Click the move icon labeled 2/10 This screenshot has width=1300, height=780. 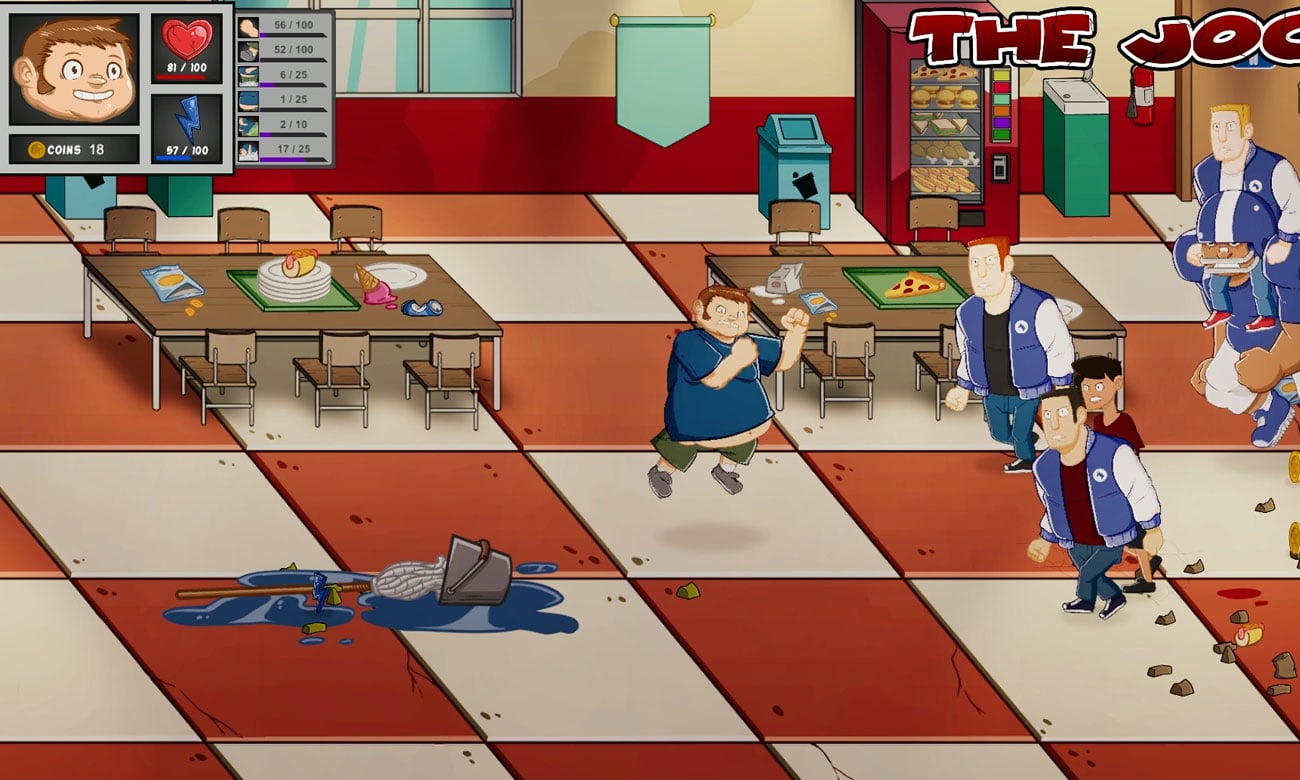pyautogui.click(x=248, y=125)
